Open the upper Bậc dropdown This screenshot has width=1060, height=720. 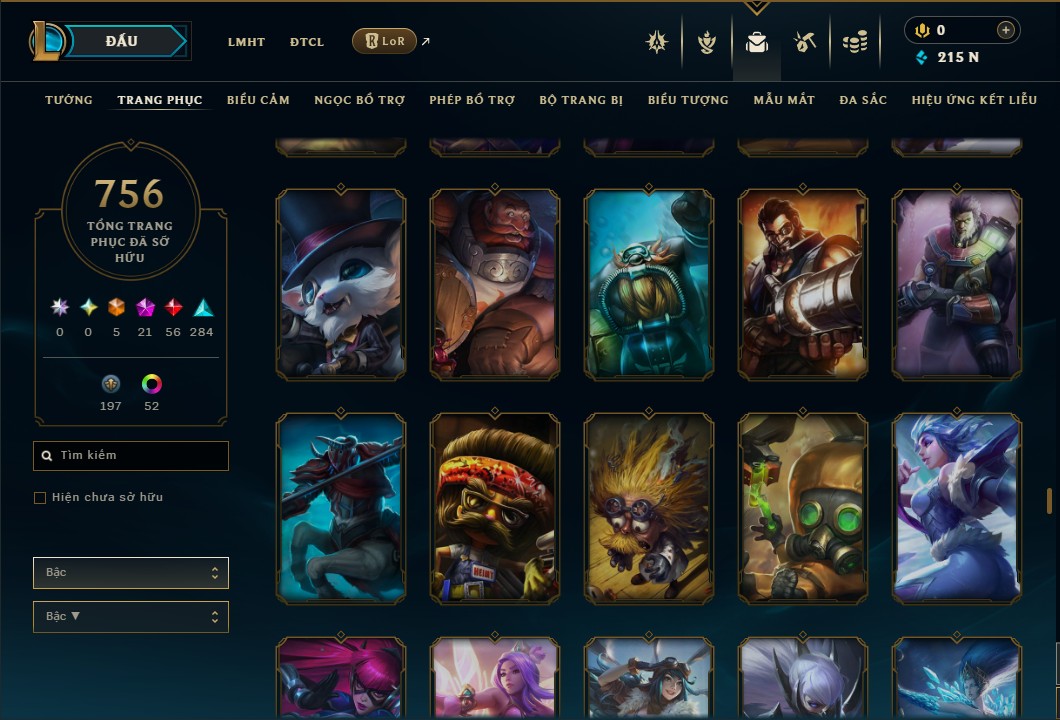pyautogui.click(x=130, y=573)
